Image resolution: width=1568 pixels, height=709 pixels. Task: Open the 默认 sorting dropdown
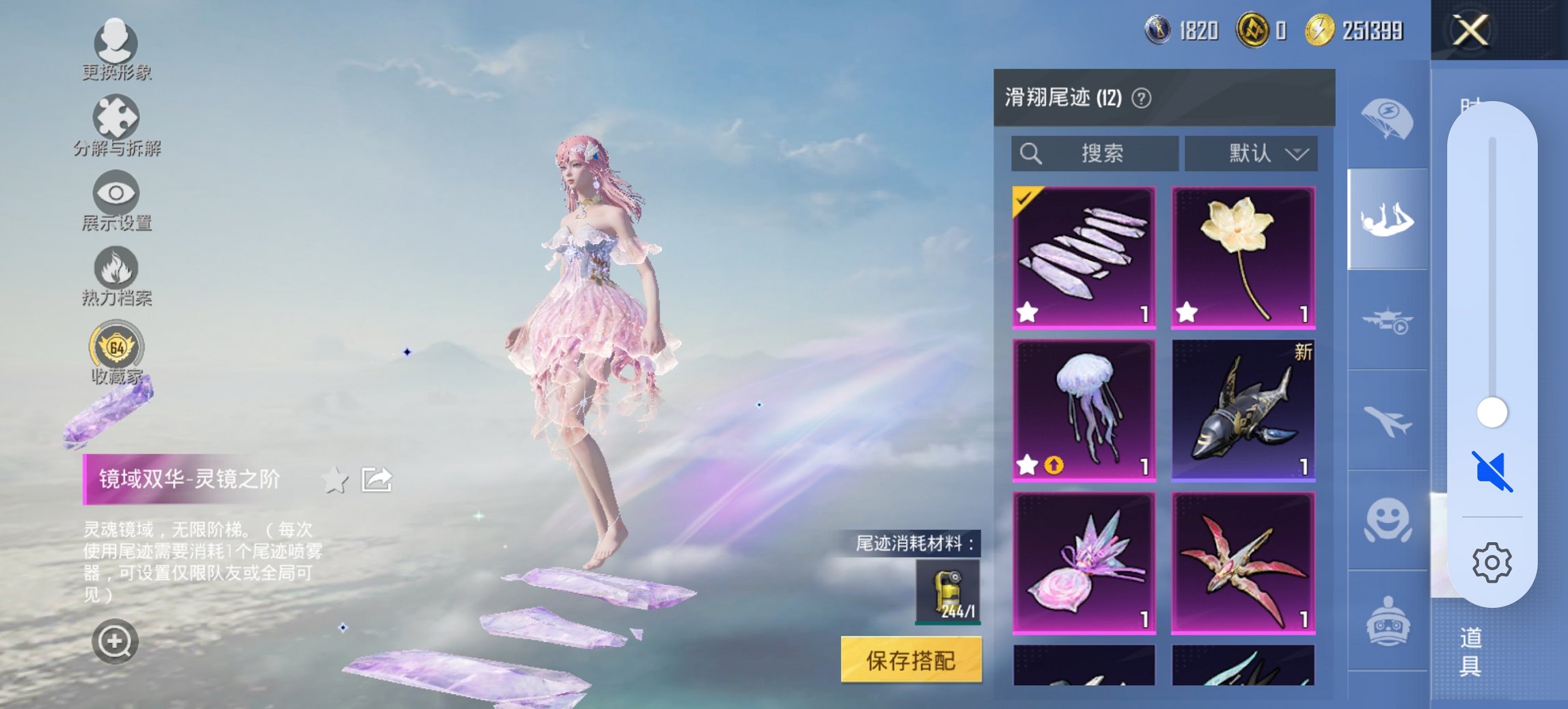(x=1250, y=153)
